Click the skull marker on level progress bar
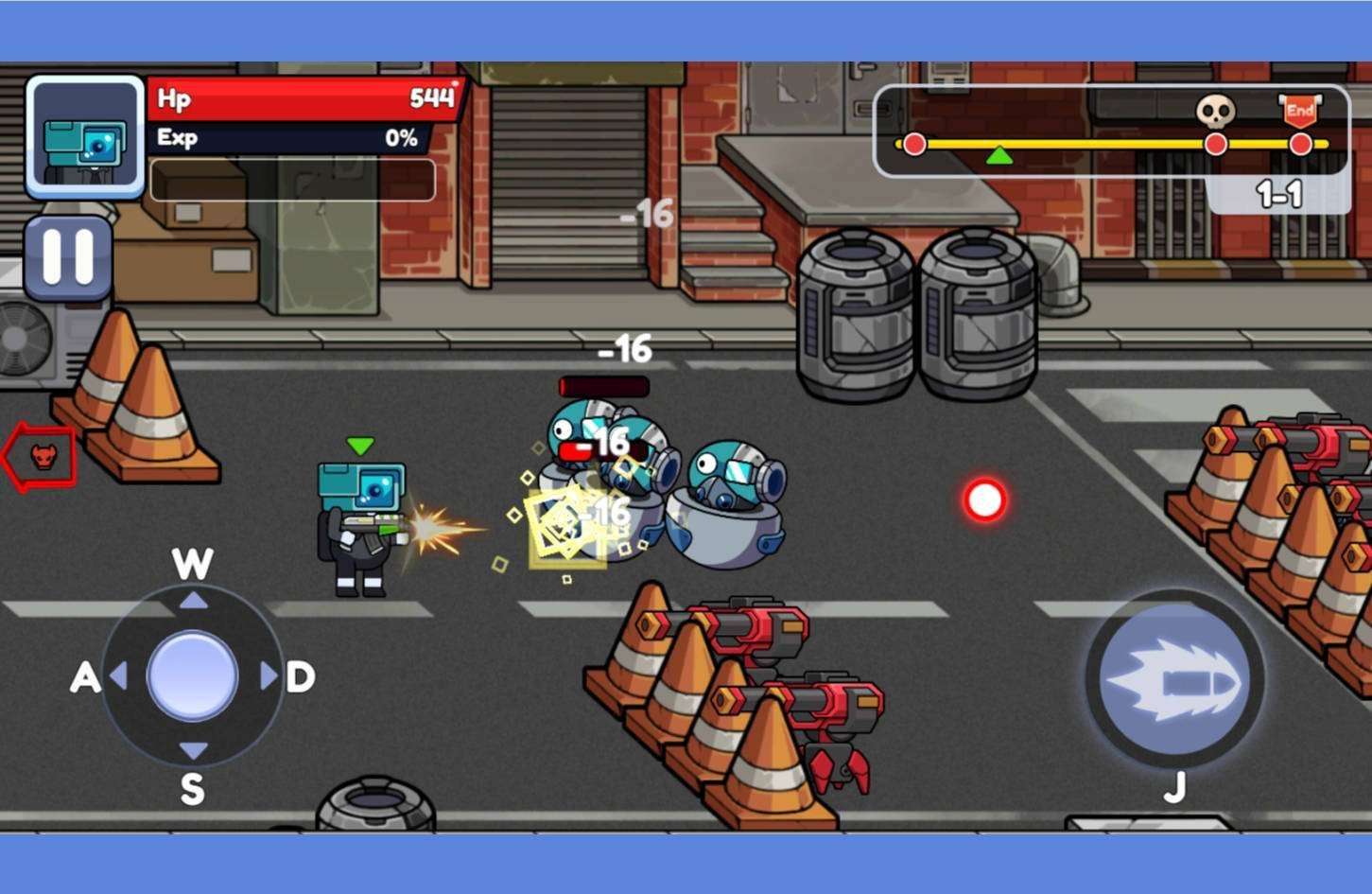Screen dimensions: 1372x894 pos(1215,112)
